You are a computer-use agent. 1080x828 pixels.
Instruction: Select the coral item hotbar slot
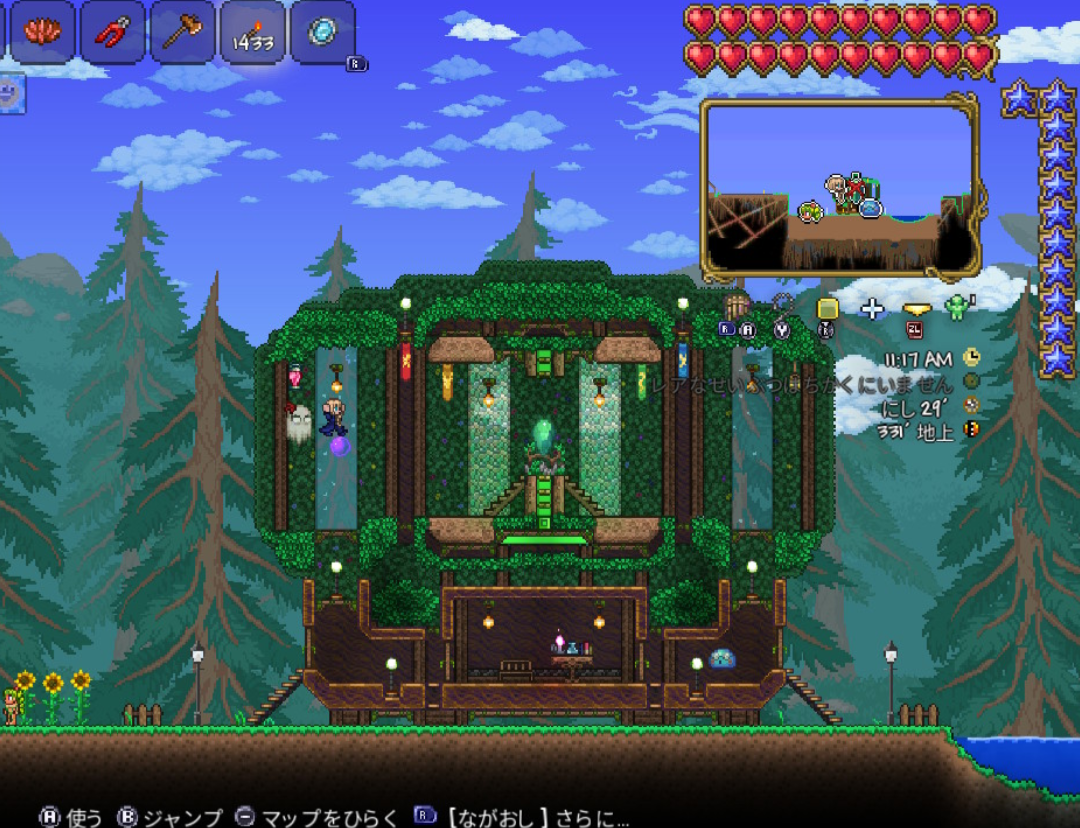[x=42, y=32]
